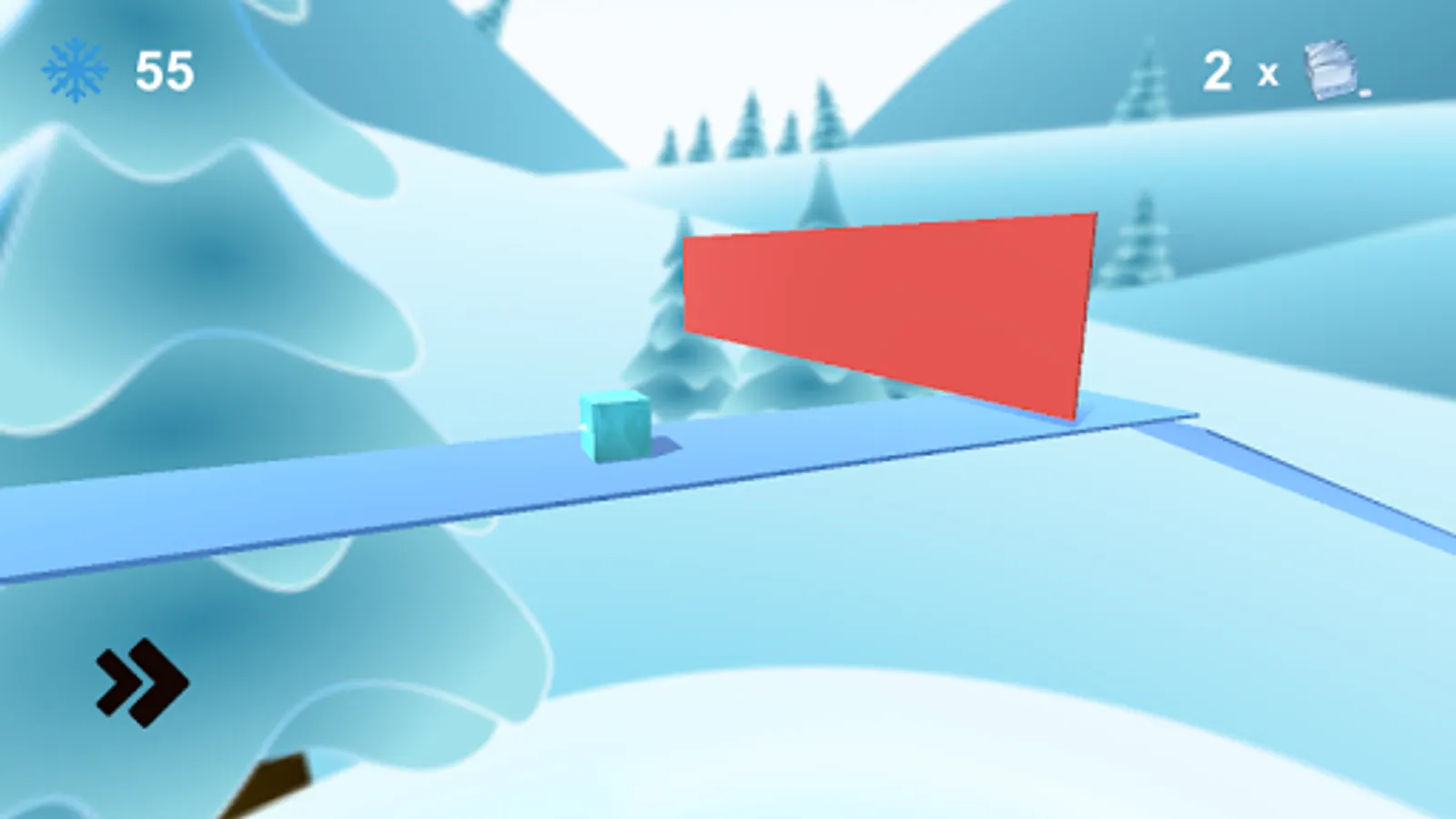
Task: Toggle the snowflake counter display
Action: click(118, 68)
